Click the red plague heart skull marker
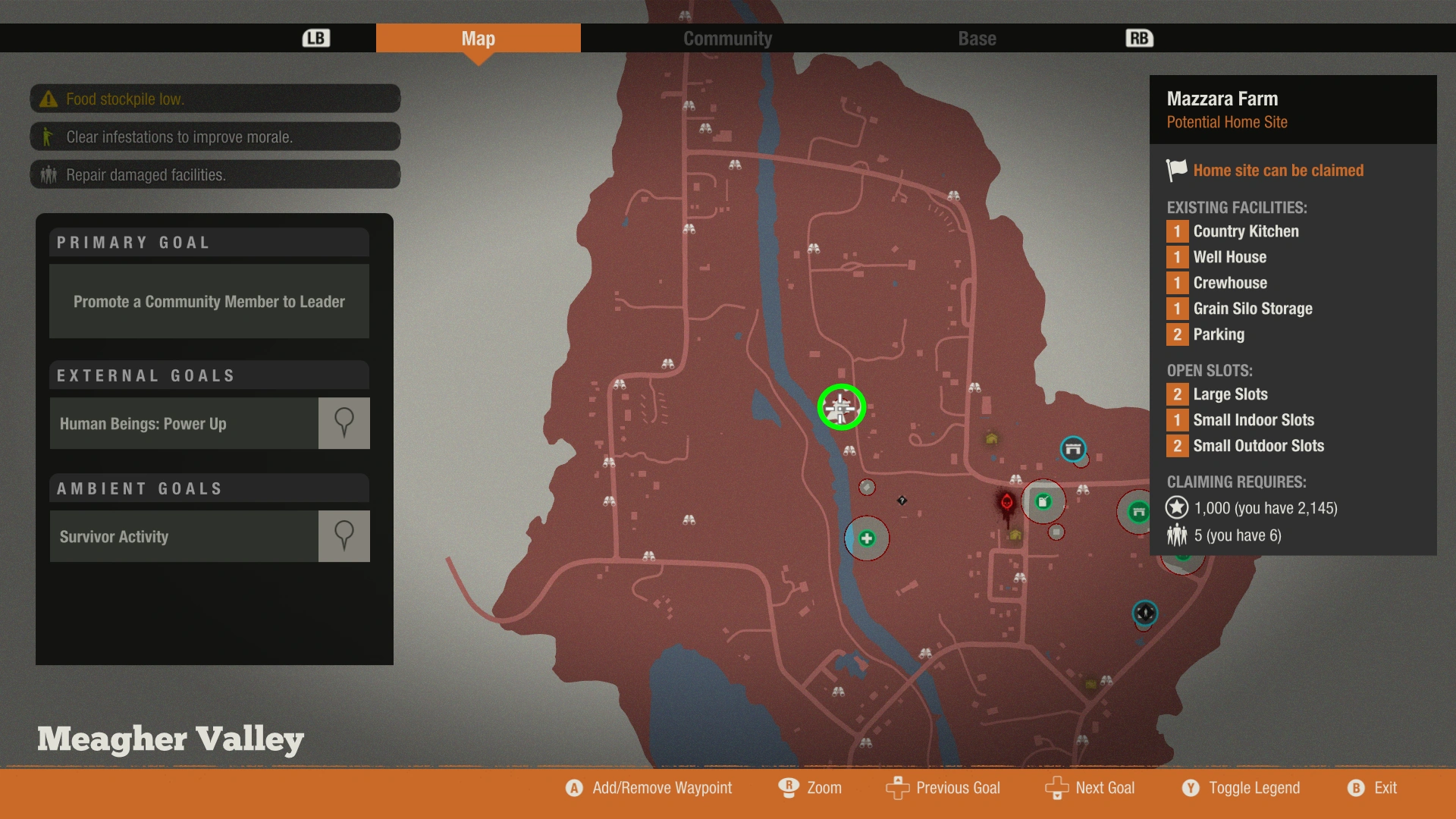1456x819 pixels. point(1006,502)
